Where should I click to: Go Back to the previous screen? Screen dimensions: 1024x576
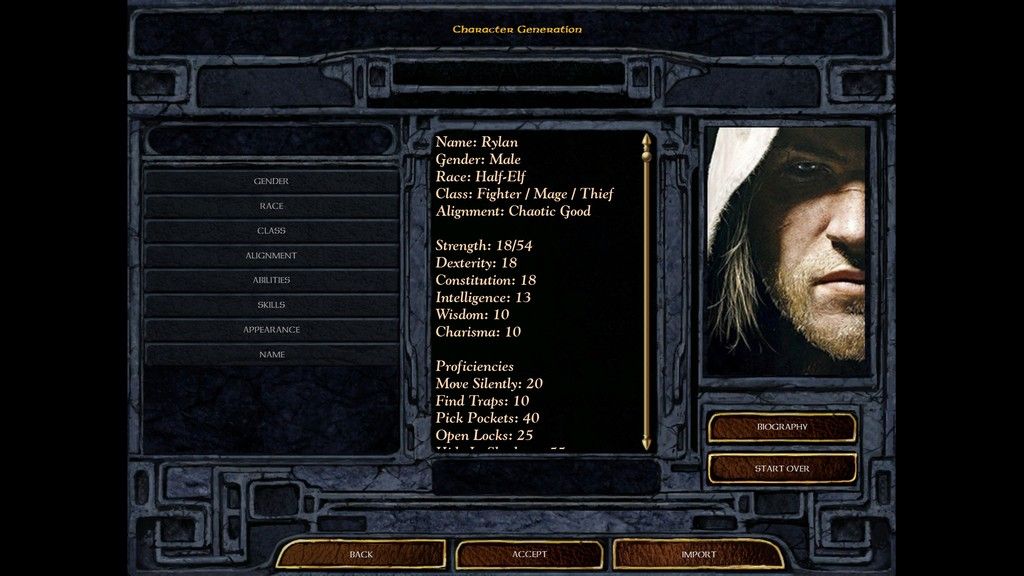click(x=361, y=554)
